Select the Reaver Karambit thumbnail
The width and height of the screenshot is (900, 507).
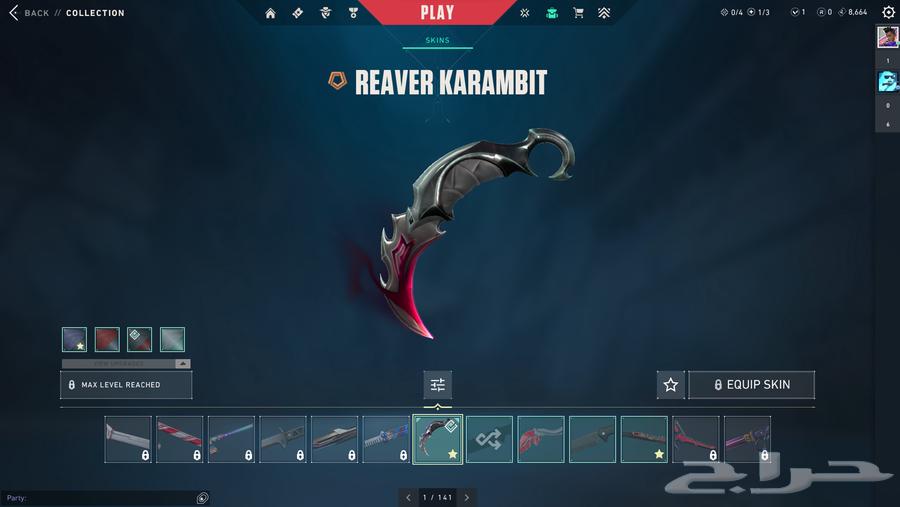pyautogui.click(x=437, y=439)
